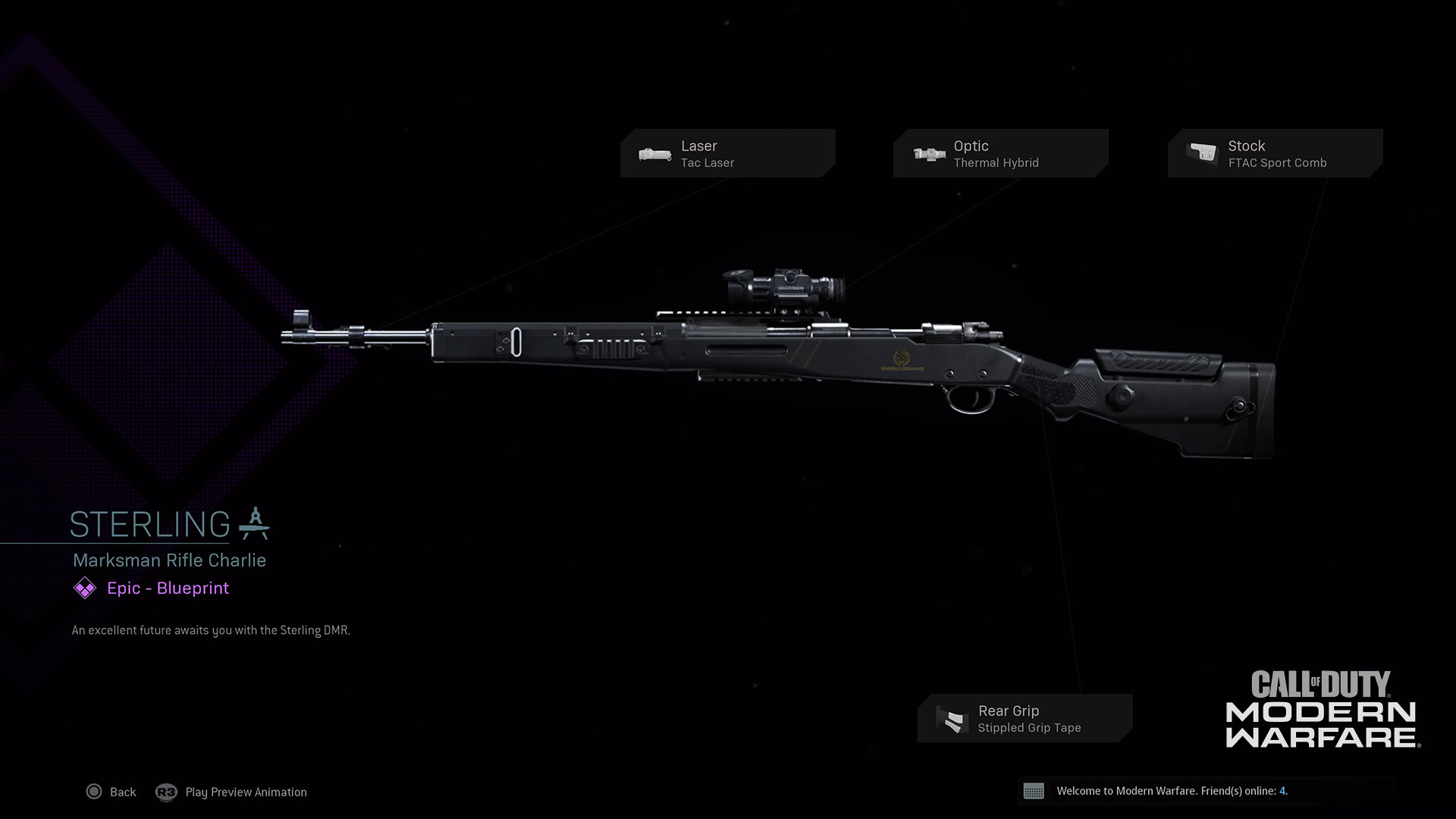Go Back to the previous menu

point(111,792)
